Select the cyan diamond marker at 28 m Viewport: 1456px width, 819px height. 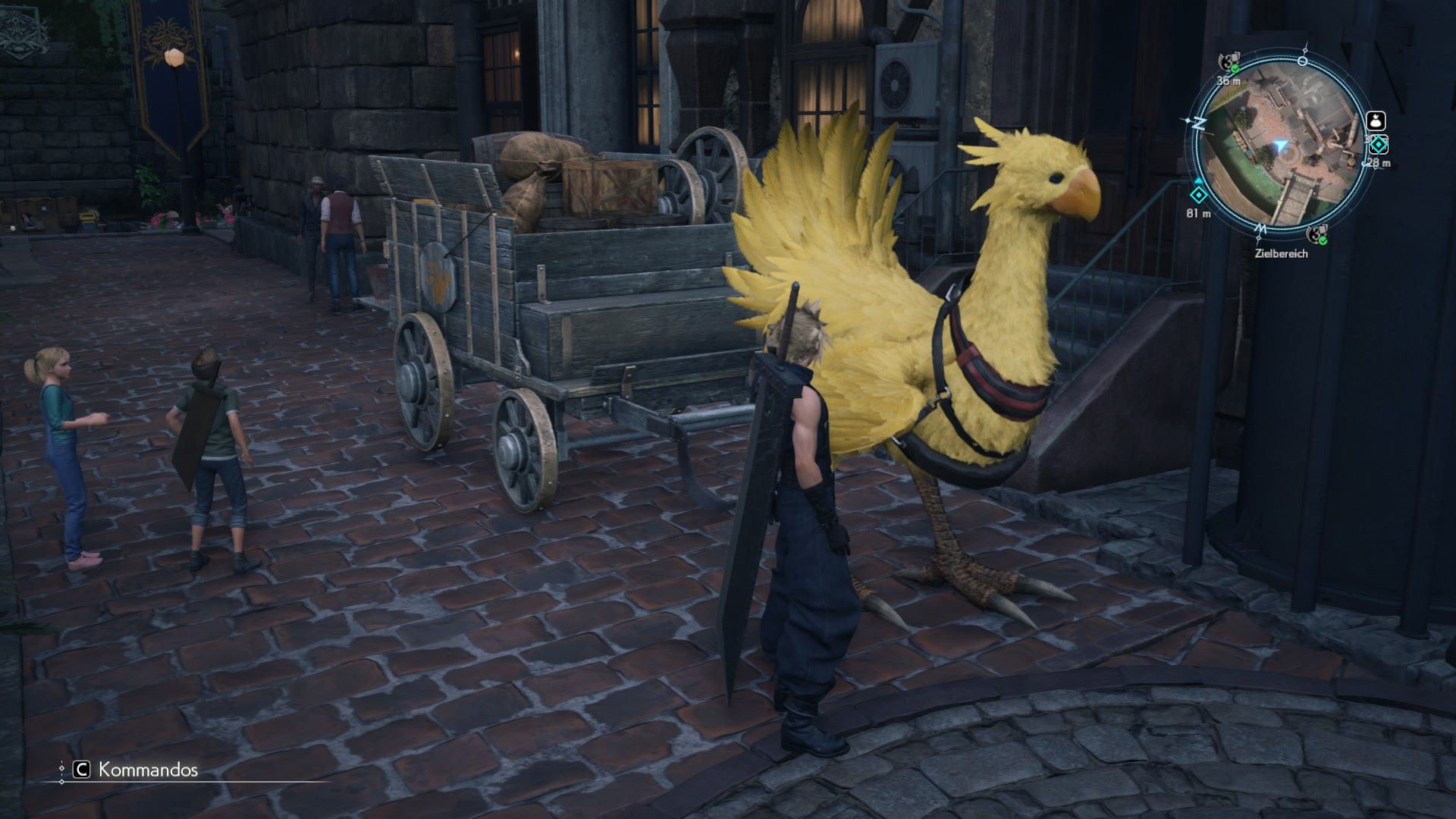click(1378, 145)
